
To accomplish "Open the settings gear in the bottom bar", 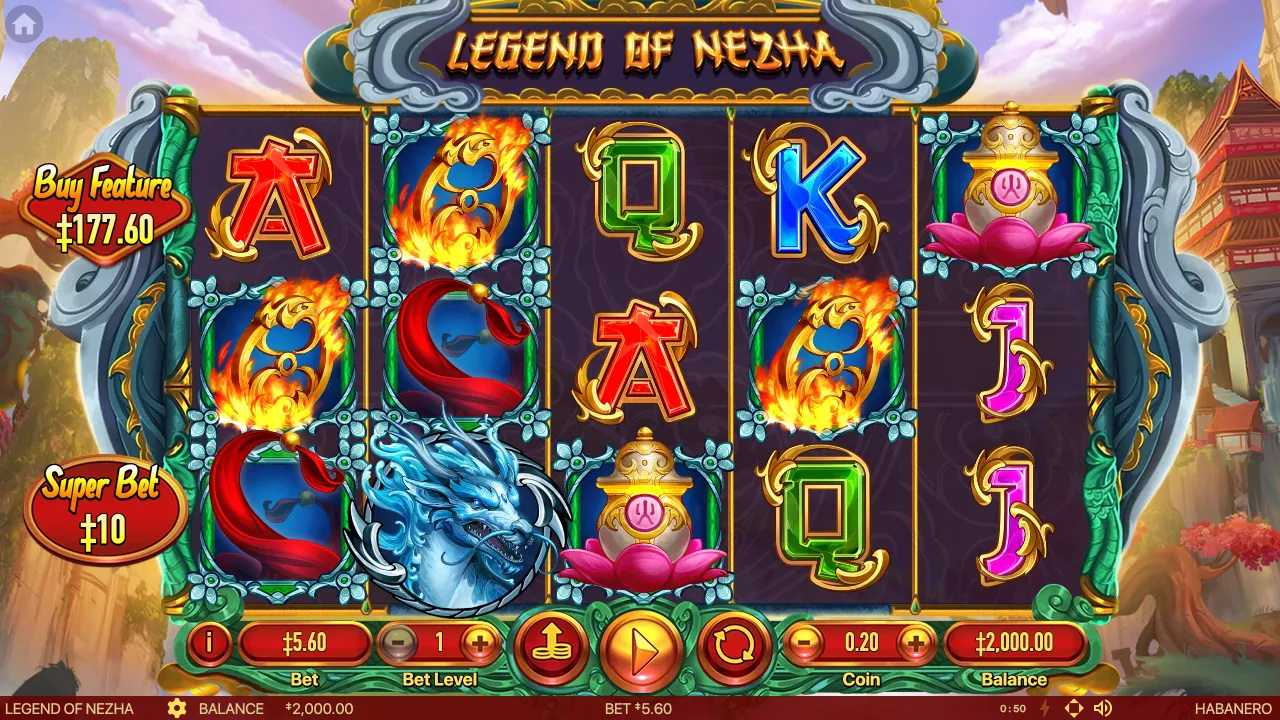I will [178, 708].
